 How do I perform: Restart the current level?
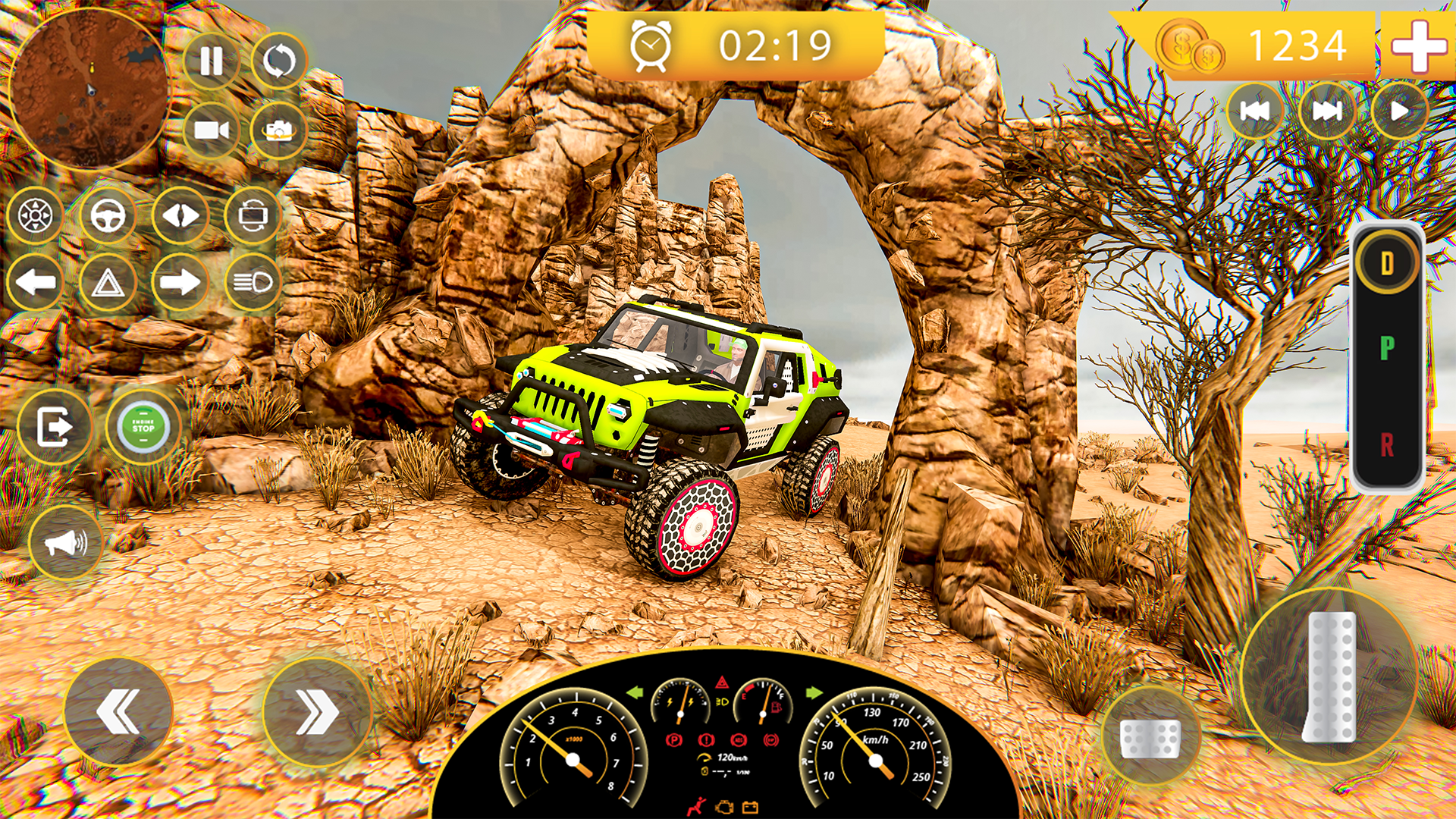[x=279, y=59]
